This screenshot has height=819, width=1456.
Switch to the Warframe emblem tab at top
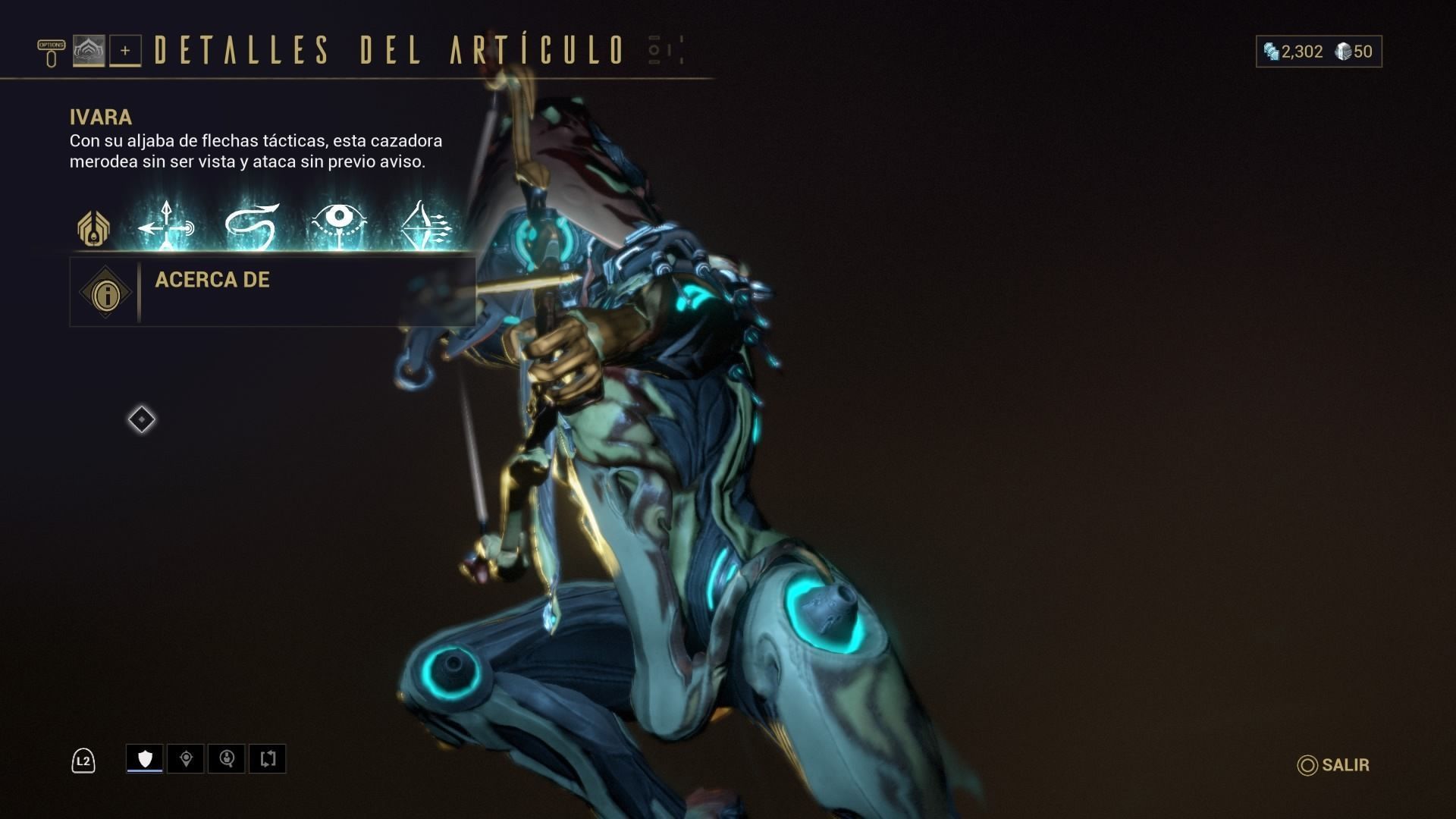click(x=90, y=52)
